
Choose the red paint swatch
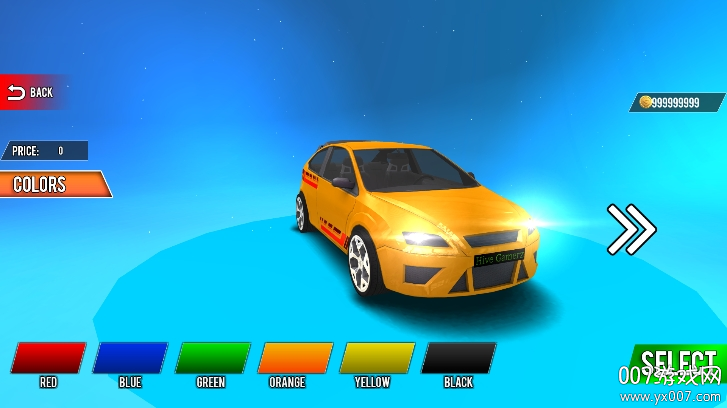pyautogui.click(x=49, y=358)
